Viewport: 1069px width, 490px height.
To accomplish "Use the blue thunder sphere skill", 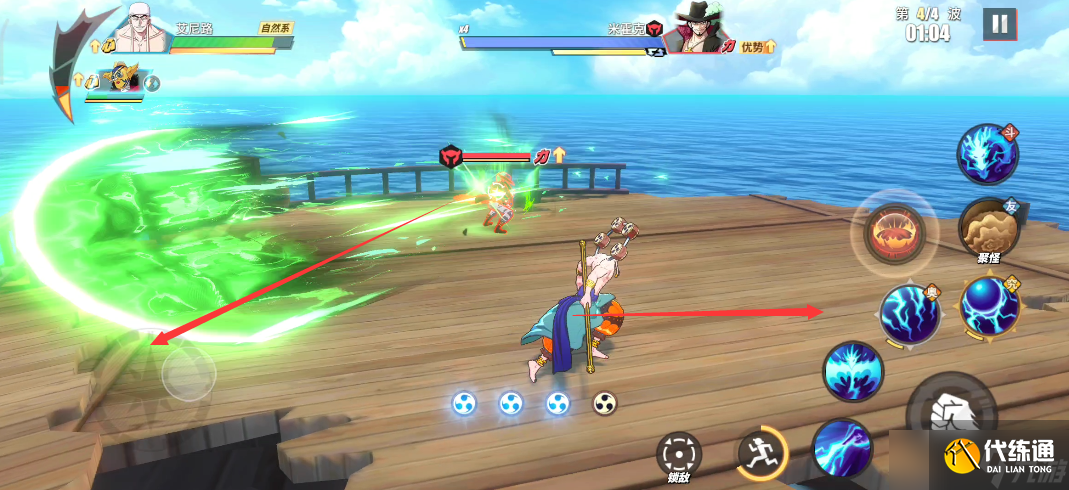I will pos(989,307).
